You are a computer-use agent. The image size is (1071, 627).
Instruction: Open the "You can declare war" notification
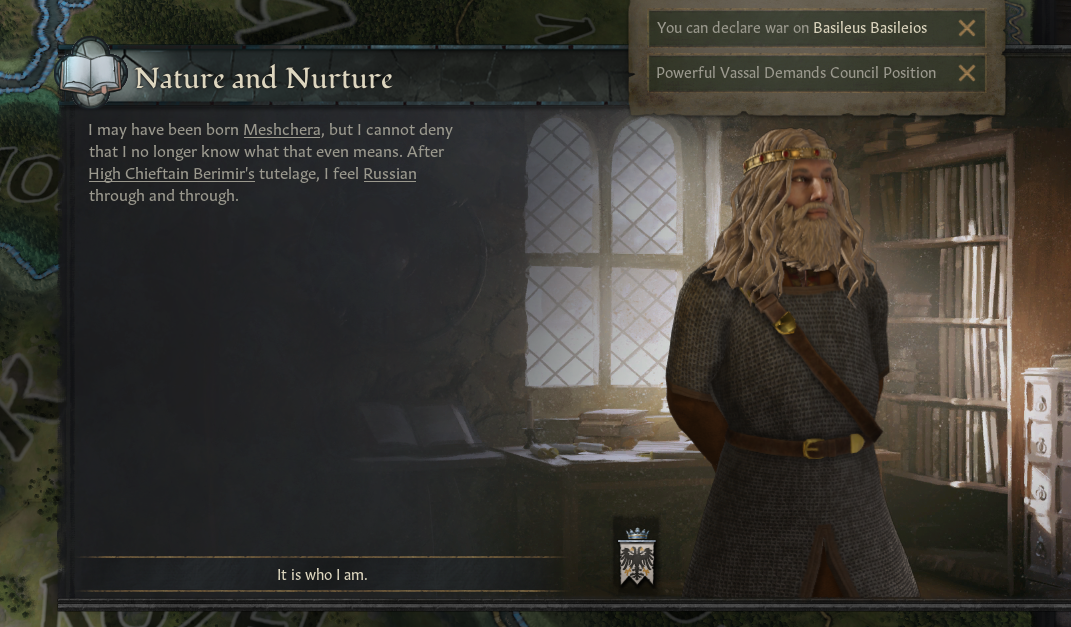tap(792, 28)
